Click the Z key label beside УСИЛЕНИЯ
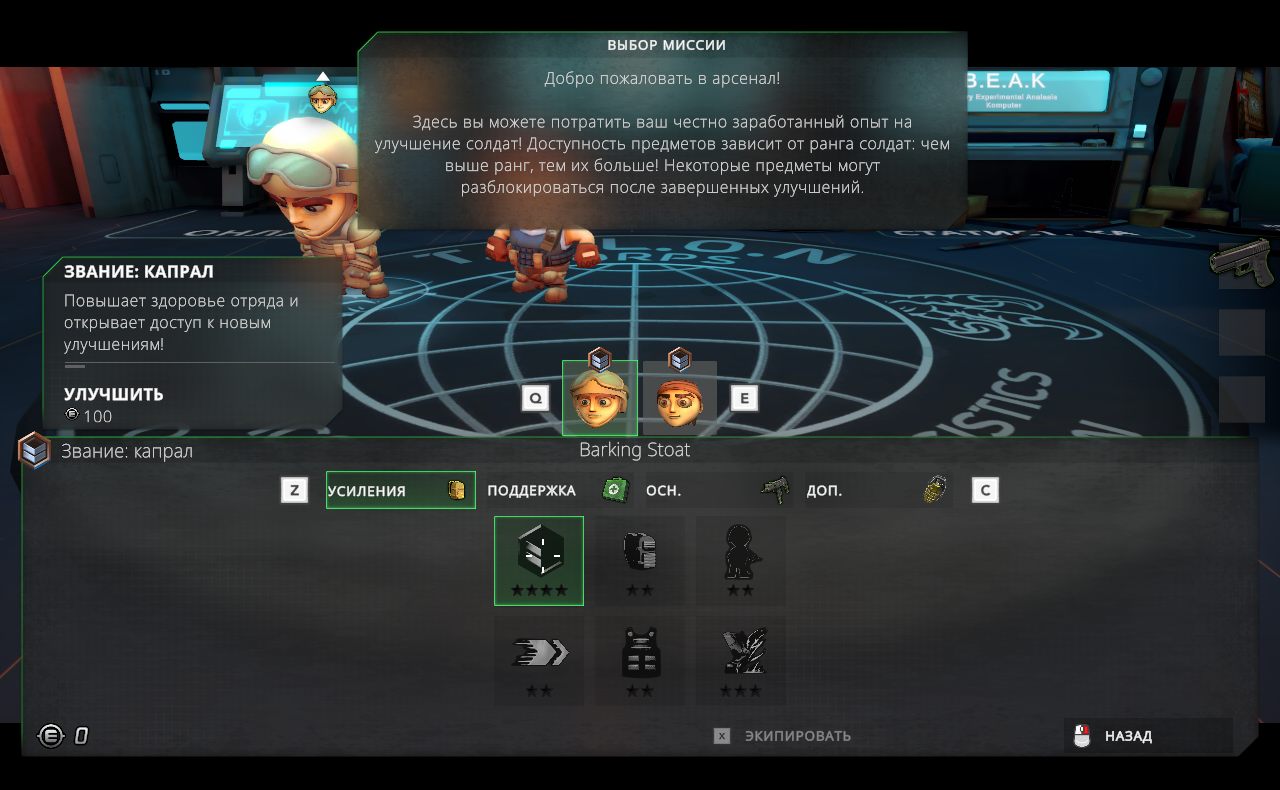Screen dimensions: 1280x790 point(295,490)
